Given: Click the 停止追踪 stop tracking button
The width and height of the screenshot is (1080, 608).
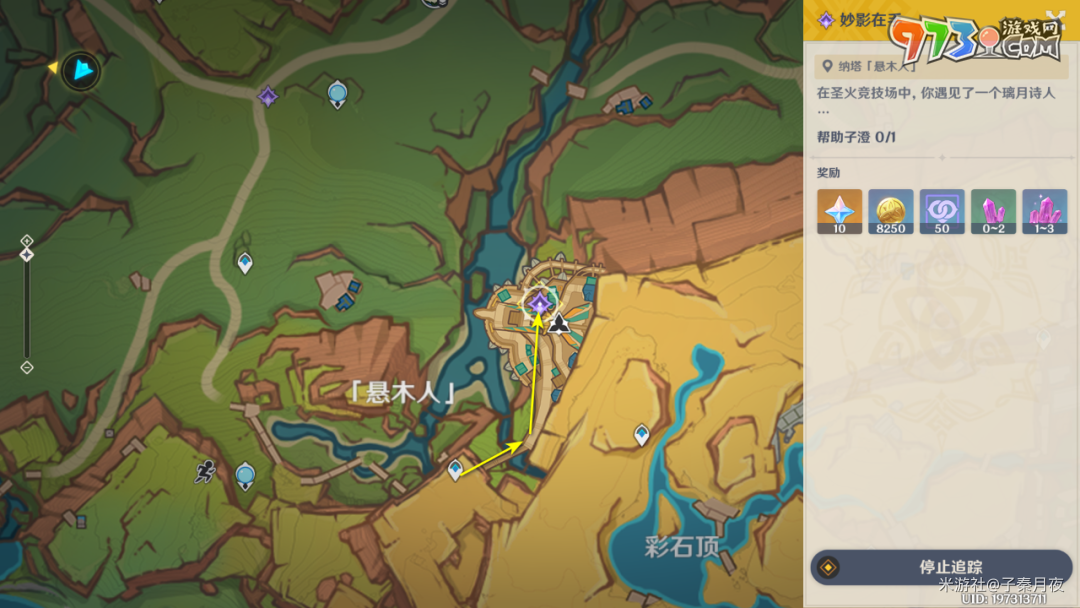Looking at the screenshot, I should 941,567.
